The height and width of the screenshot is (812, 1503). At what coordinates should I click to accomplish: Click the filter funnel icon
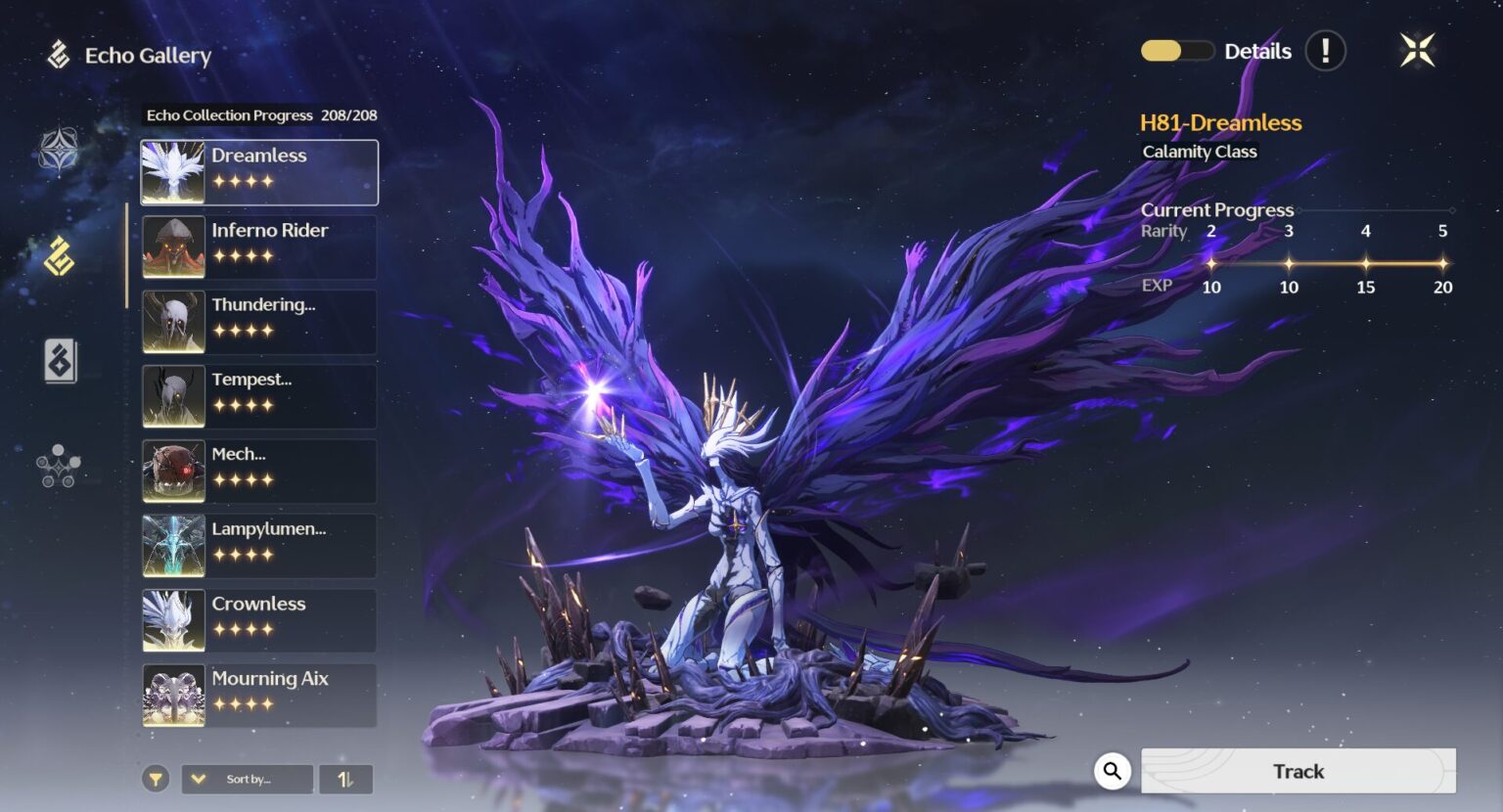[158, 779]
